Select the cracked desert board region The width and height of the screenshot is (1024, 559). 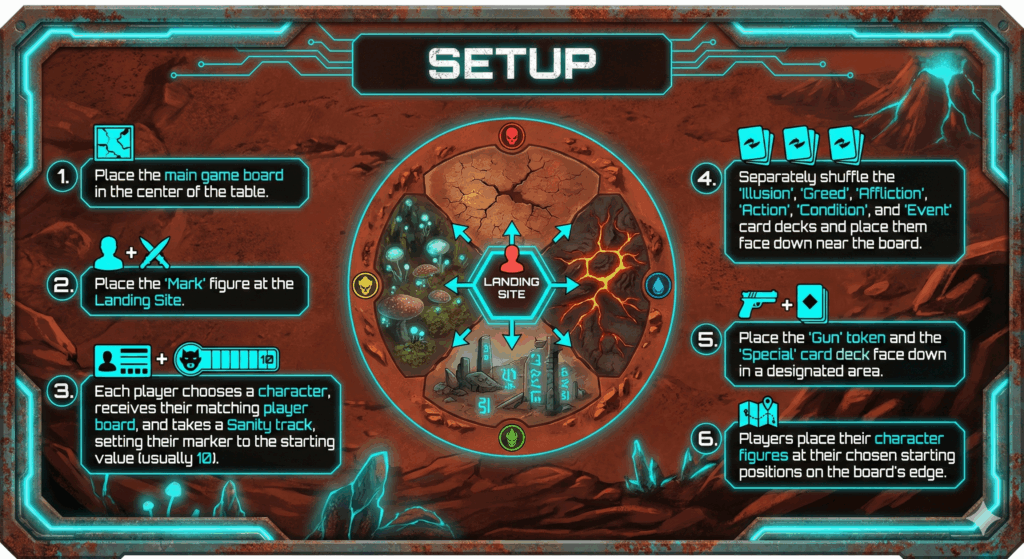pyautogui.click(x=511, y=192)
